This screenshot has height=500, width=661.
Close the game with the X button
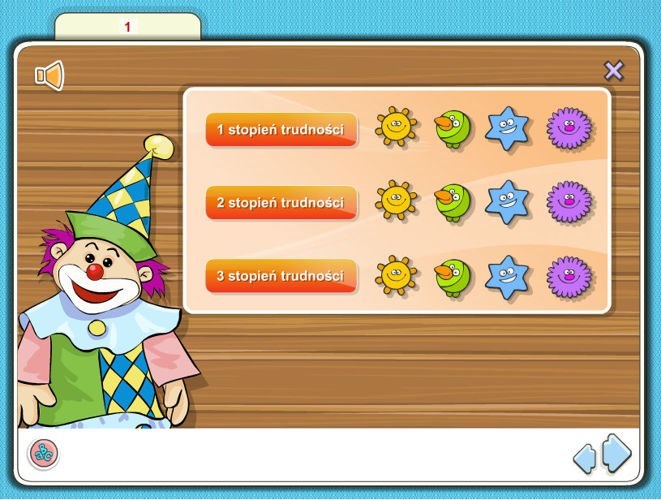click(614, 71)
